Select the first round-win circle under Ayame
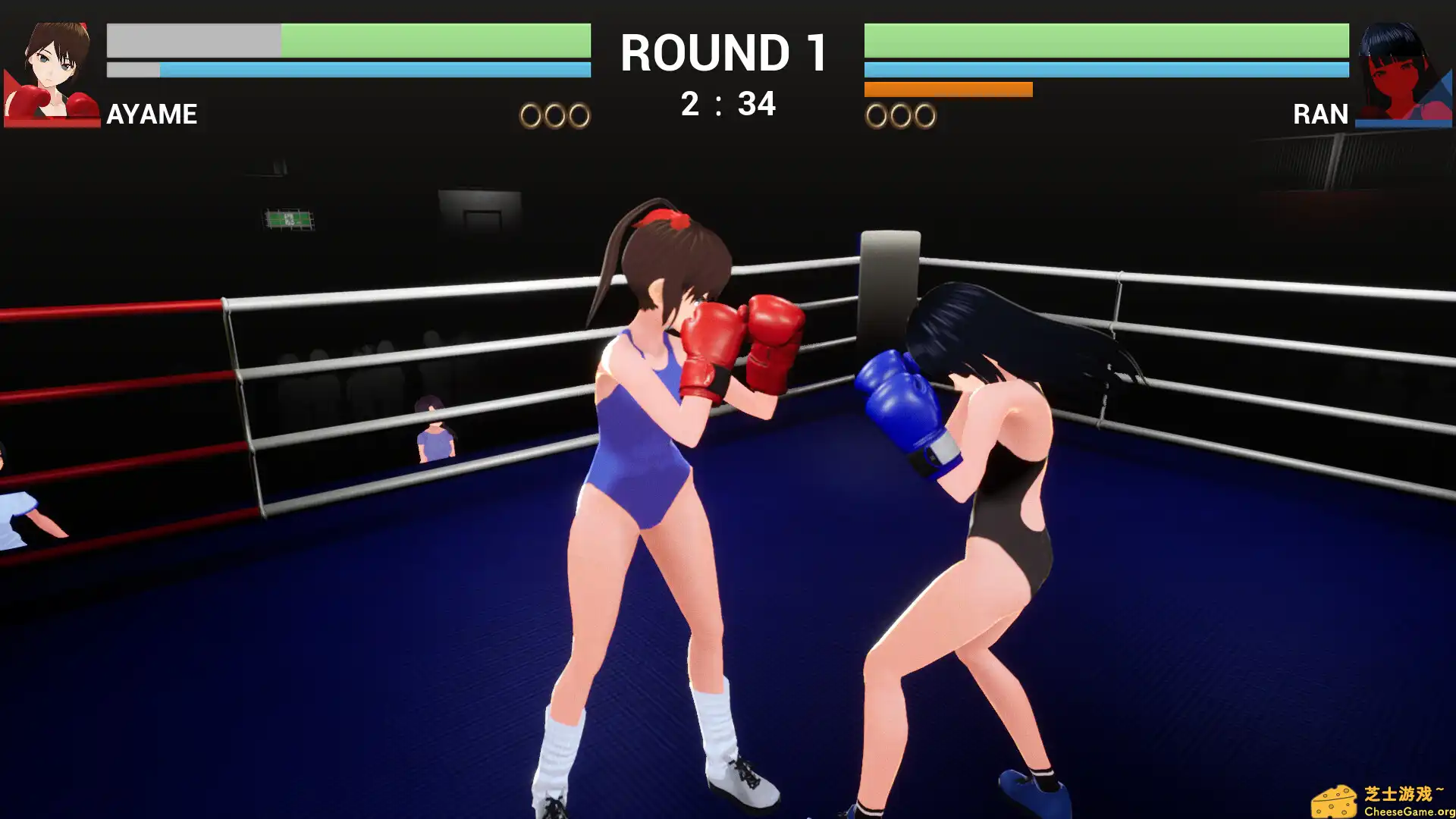The height and width of the screenshot is (819, 1456). pyautogui.click(x=529, y=115)
